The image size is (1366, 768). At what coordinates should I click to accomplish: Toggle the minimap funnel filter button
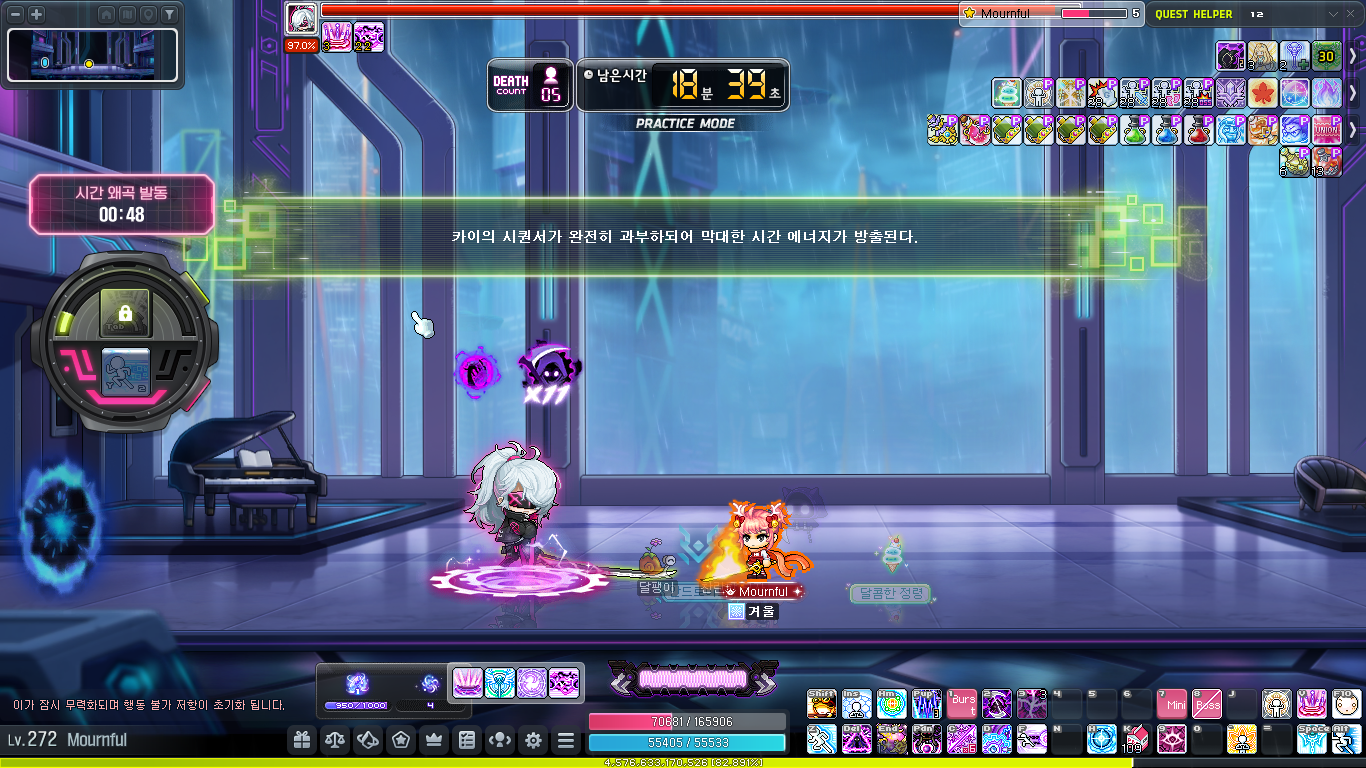click(170, 14)
